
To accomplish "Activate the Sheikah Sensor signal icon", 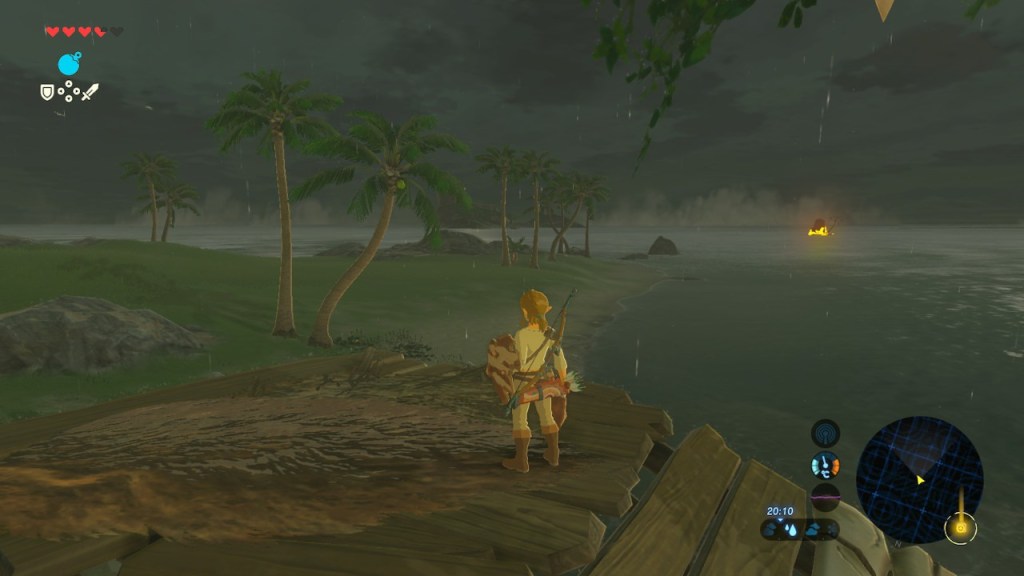I will pos(825,433).
